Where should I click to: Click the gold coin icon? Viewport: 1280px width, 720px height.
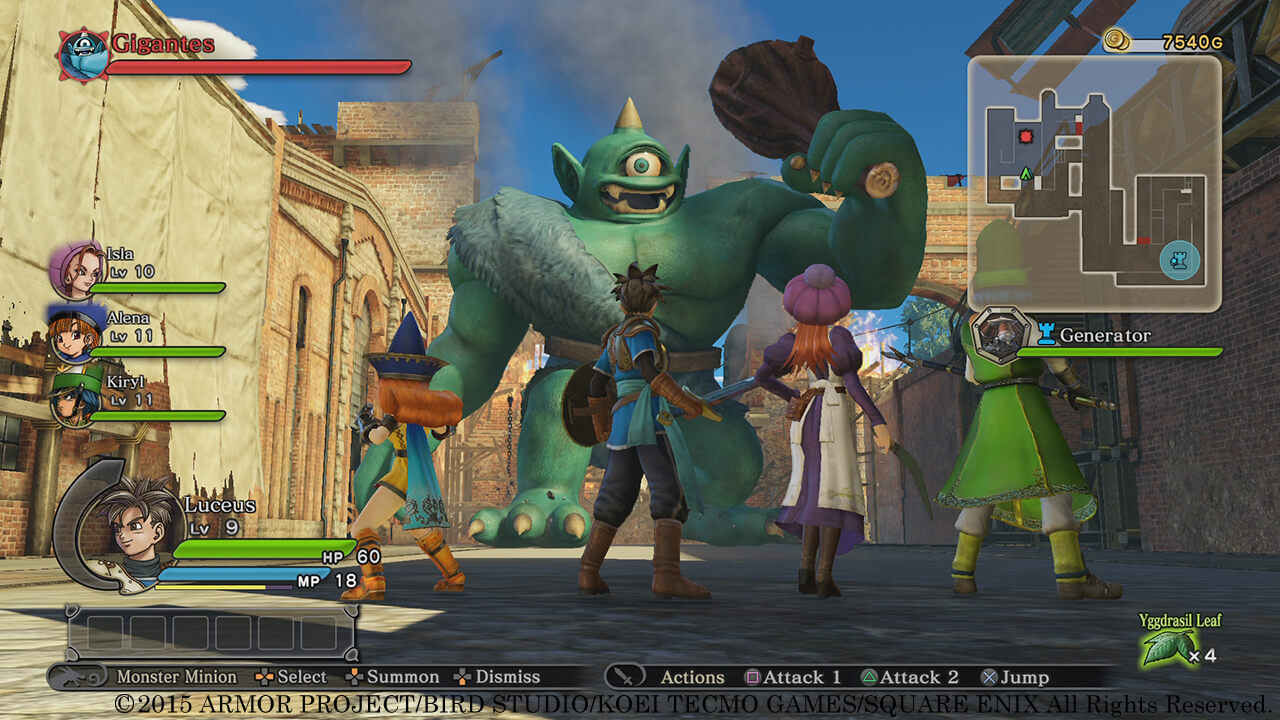tap(1117, 41)
